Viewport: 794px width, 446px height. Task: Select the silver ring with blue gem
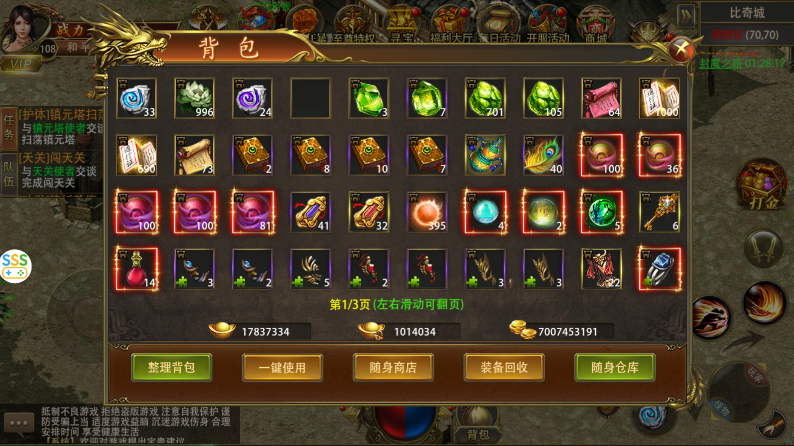click(659, 269)
